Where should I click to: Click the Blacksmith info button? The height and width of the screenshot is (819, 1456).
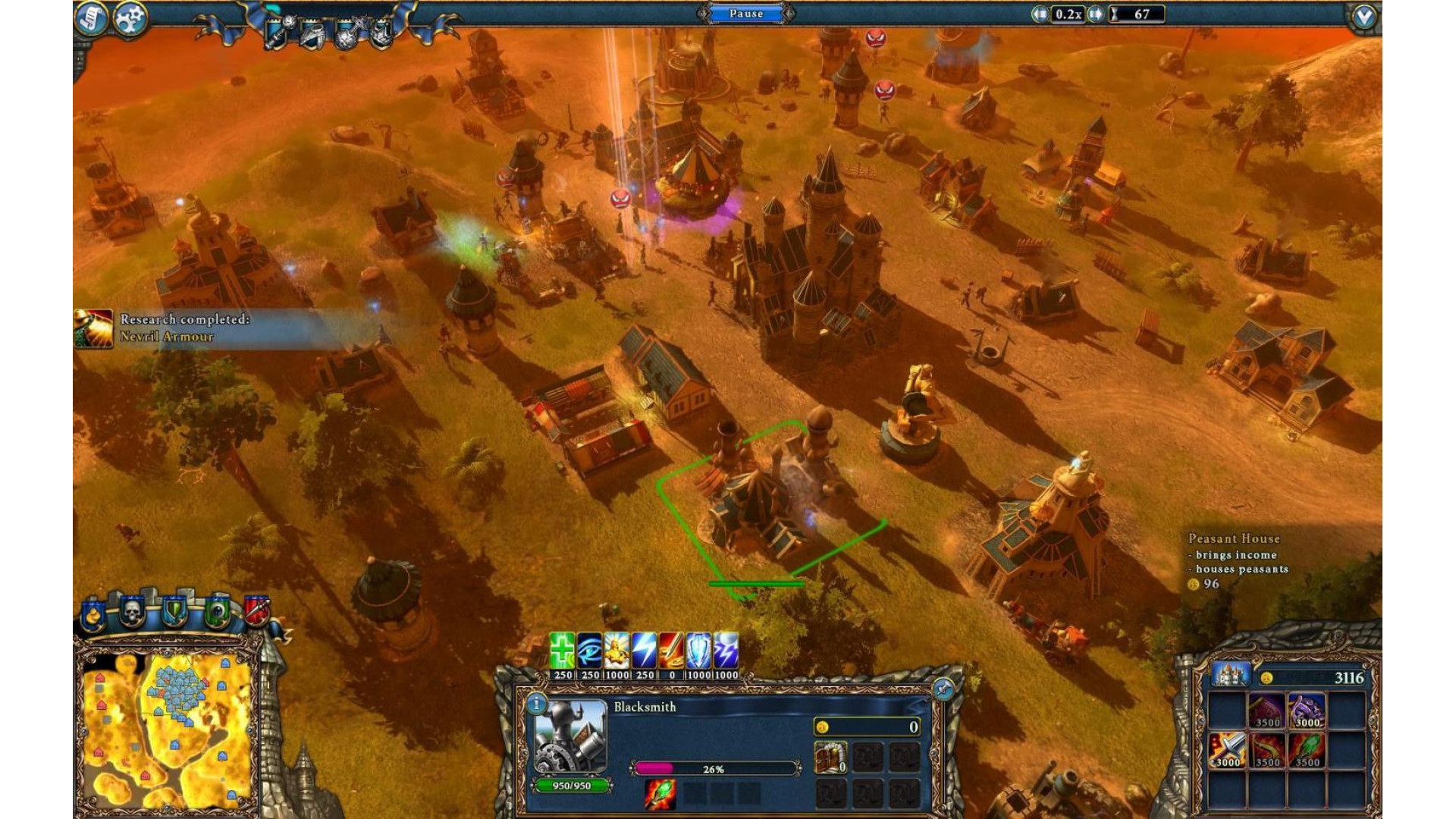tap(537, 704)
